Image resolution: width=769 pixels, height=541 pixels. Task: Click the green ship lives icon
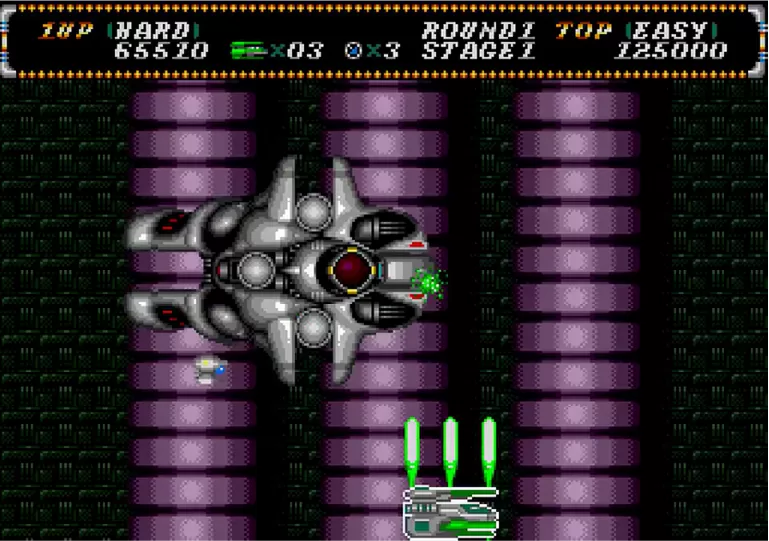tap(249, 49)
